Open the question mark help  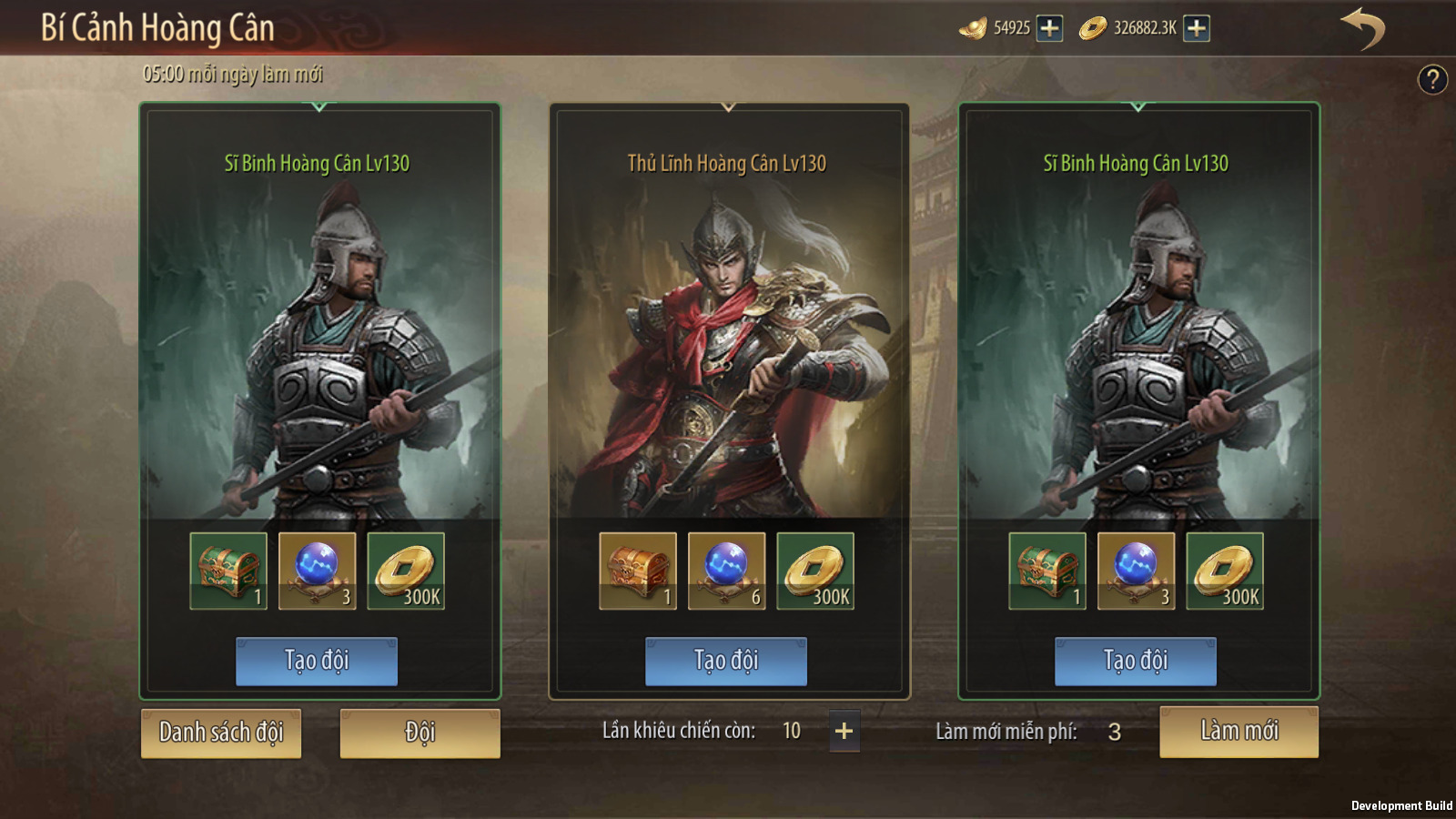(x=1432, y=80)
